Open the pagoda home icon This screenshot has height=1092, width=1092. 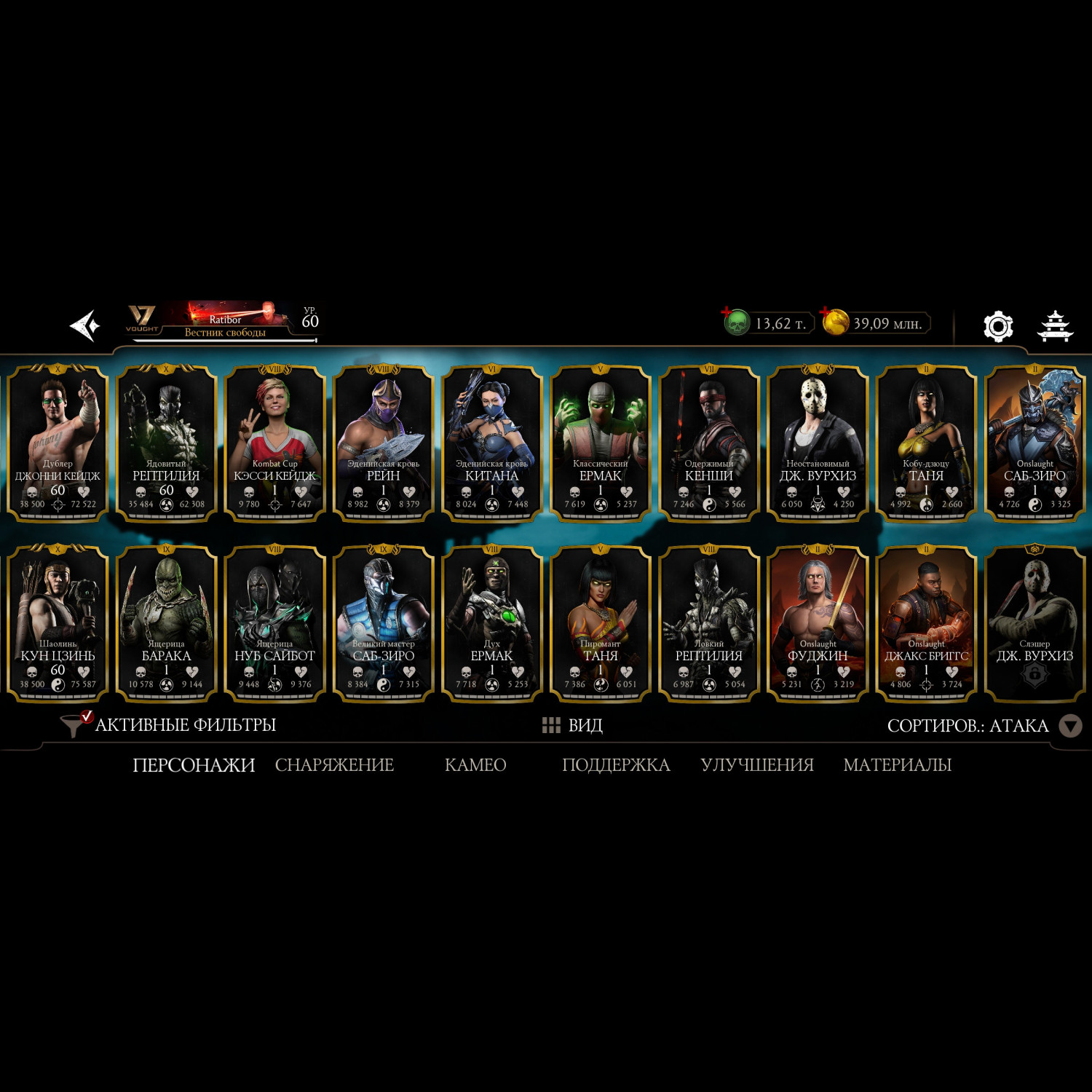[x=1054, y=325]
